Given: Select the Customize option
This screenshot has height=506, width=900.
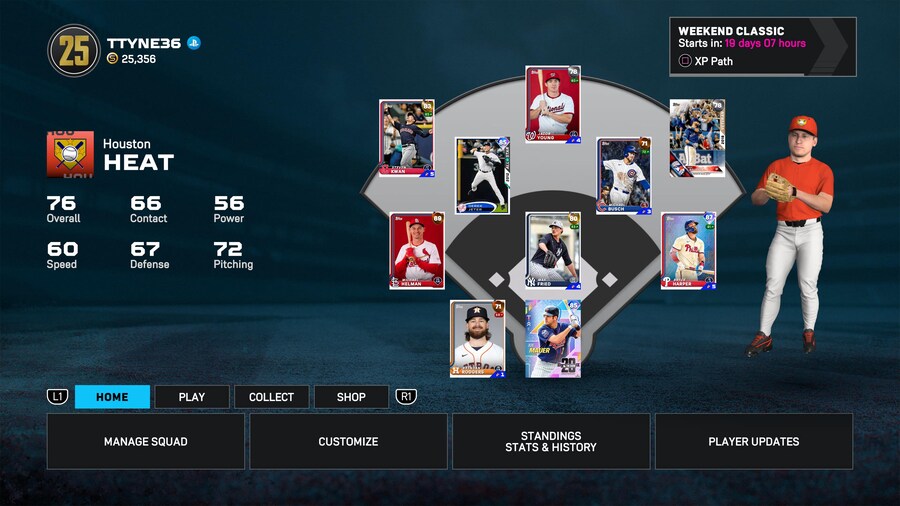Looking at the screenshot, I should tap(348, 441).
